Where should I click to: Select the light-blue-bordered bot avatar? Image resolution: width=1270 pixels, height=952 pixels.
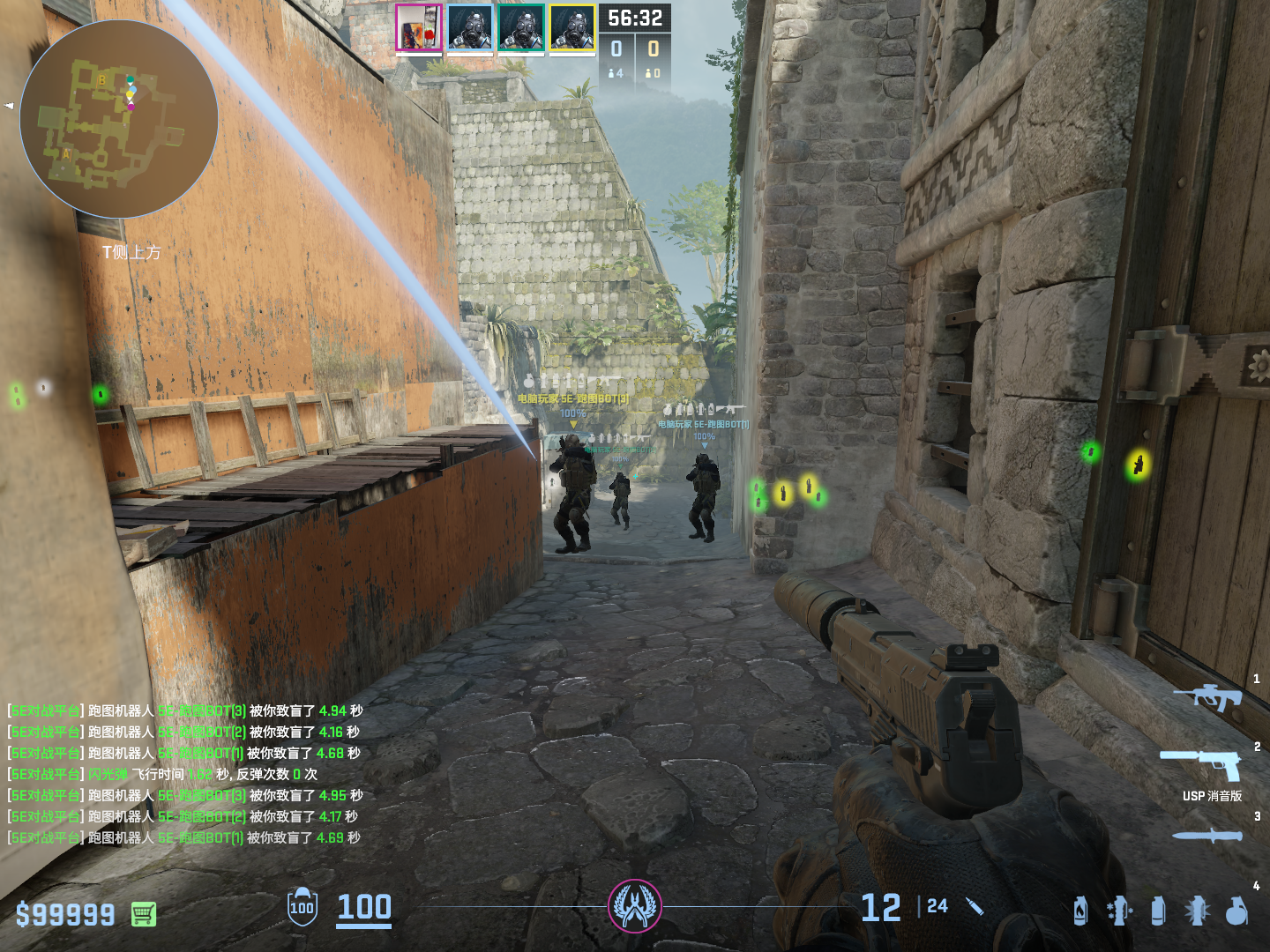469,27
